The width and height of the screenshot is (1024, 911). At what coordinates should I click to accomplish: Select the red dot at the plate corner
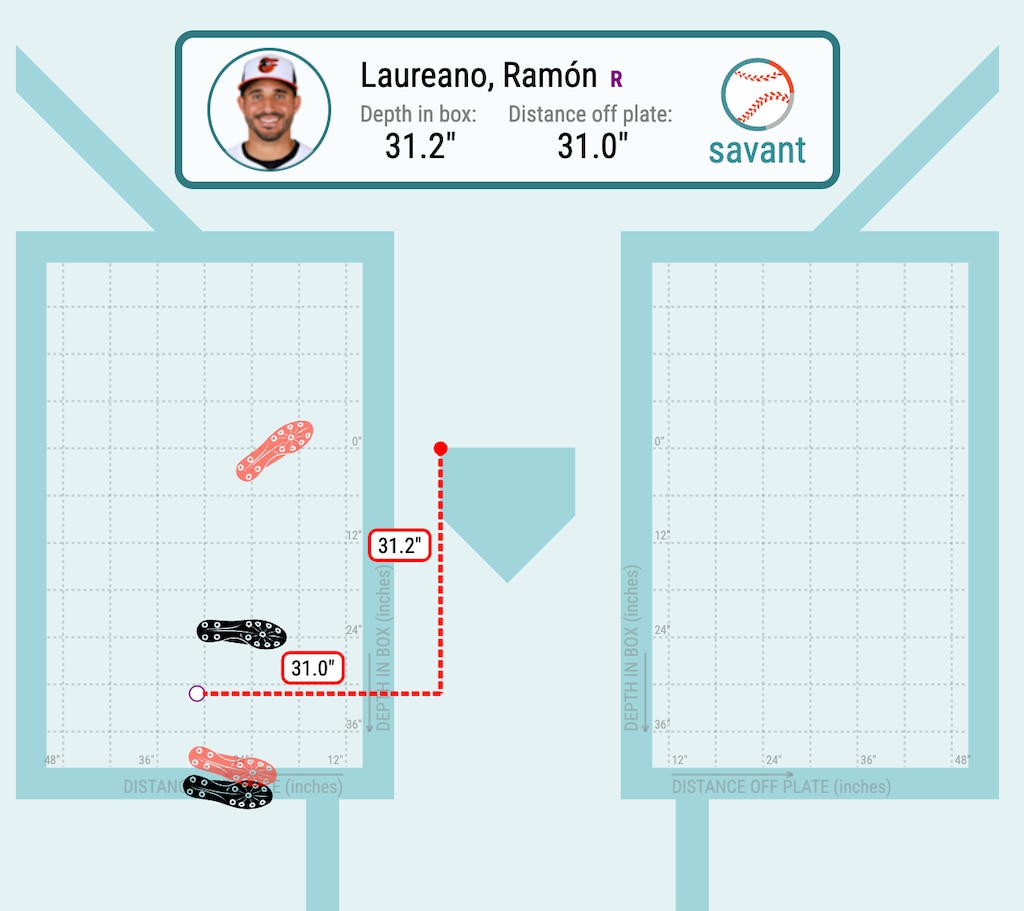(x=440, y=449)
